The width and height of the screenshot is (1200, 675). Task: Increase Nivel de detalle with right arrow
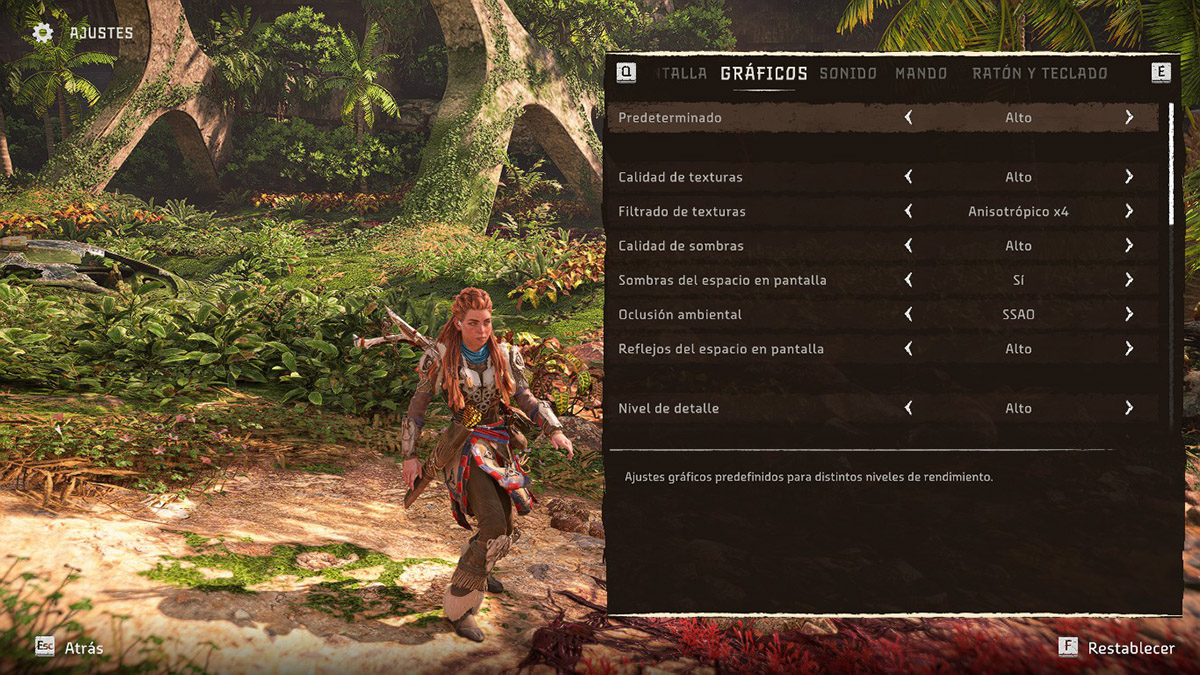coord(1129,408)
